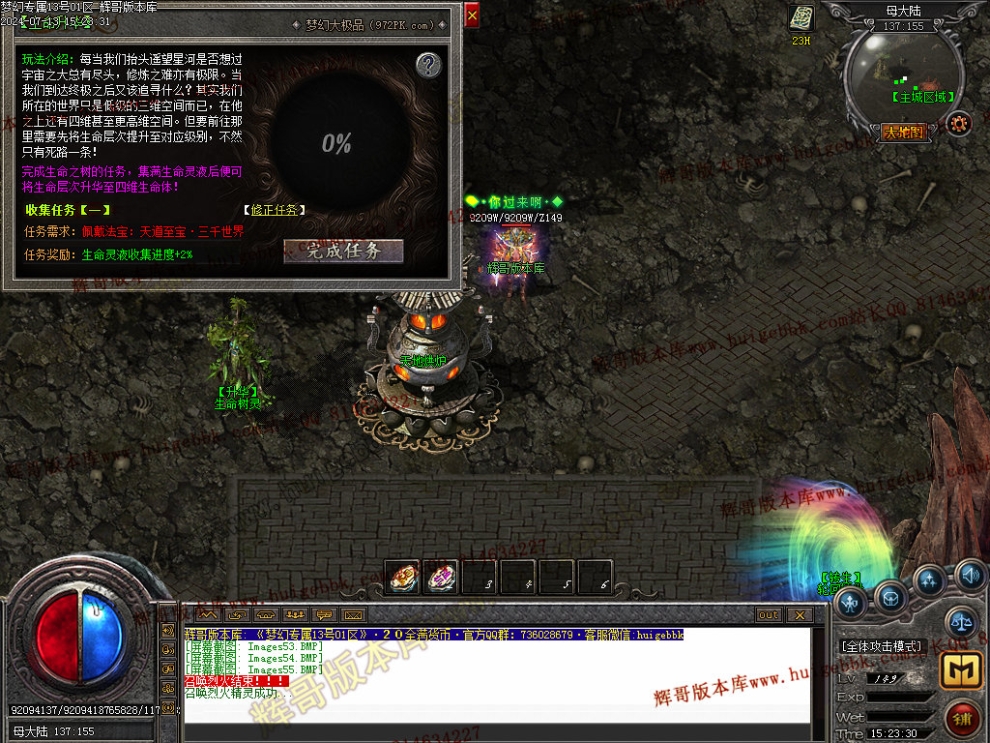Close the quest dialog with the red X
Screen dimensions: 990x743
click(472, 14)
